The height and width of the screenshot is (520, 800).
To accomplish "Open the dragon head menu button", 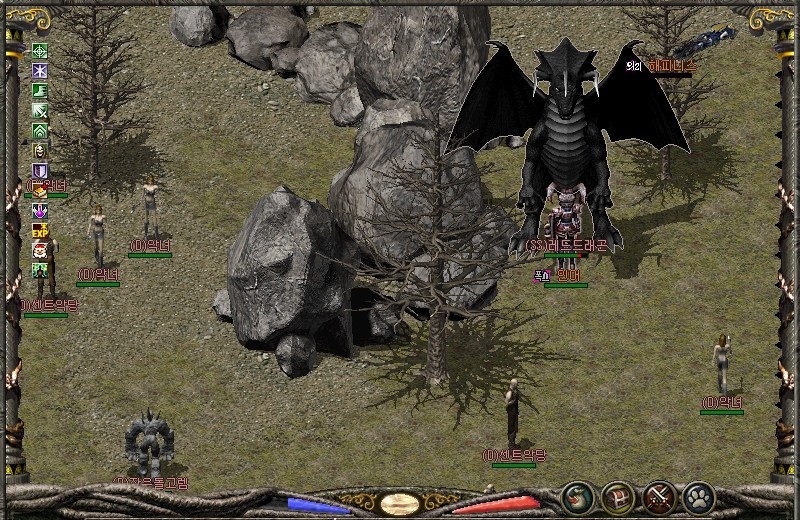I will pyautogui.click(x=575, y=495).
